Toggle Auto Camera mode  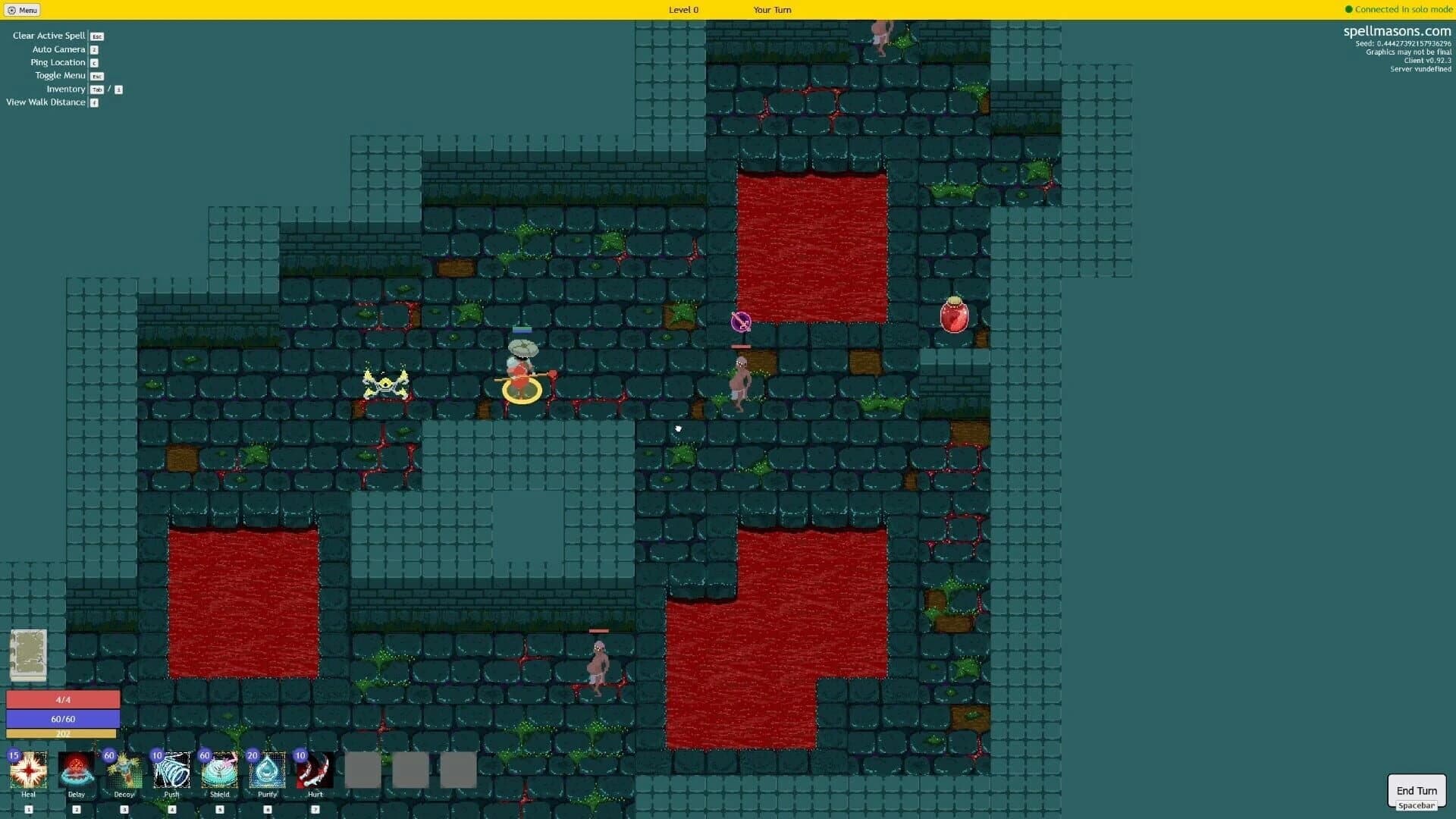58,49
